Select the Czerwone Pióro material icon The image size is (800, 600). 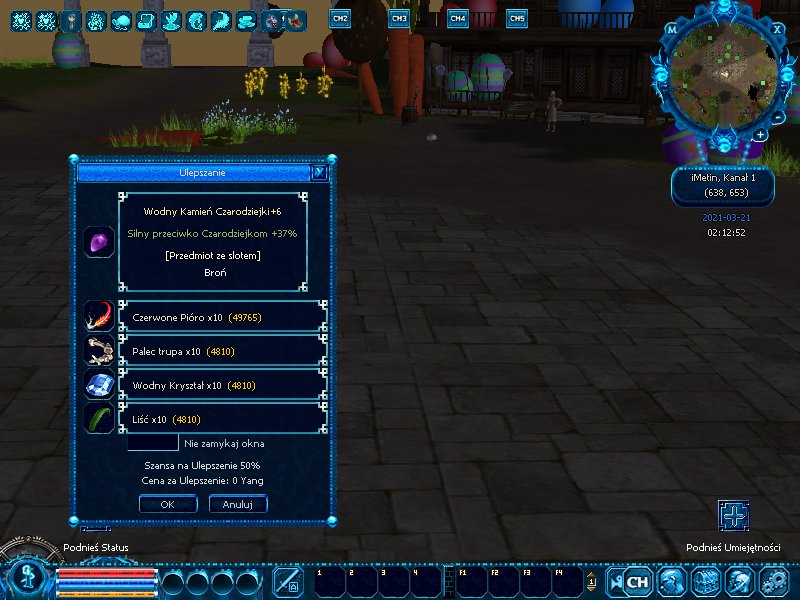pos(98,316)
